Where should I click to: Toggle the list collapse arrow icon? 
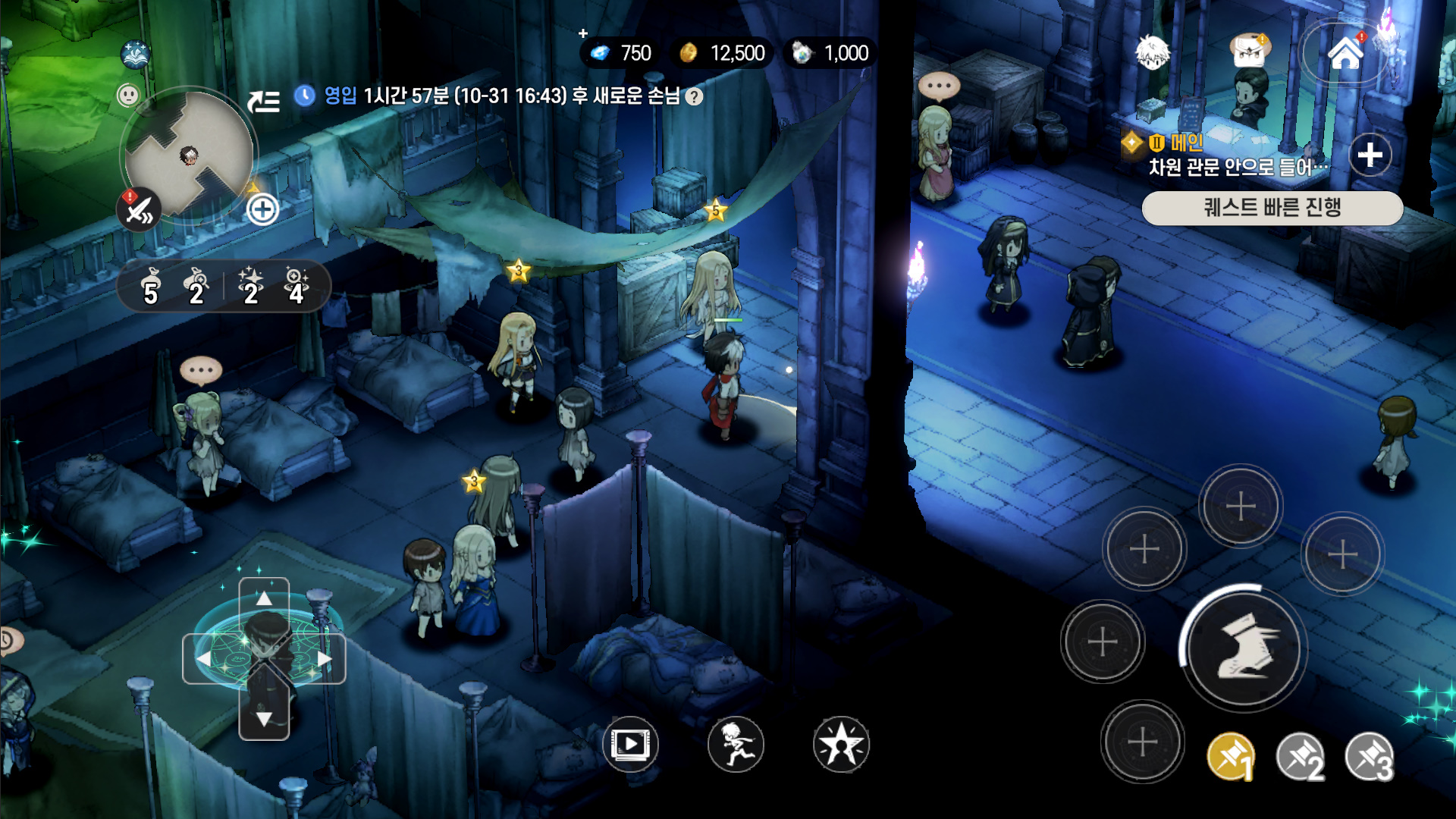pos(264,100)
